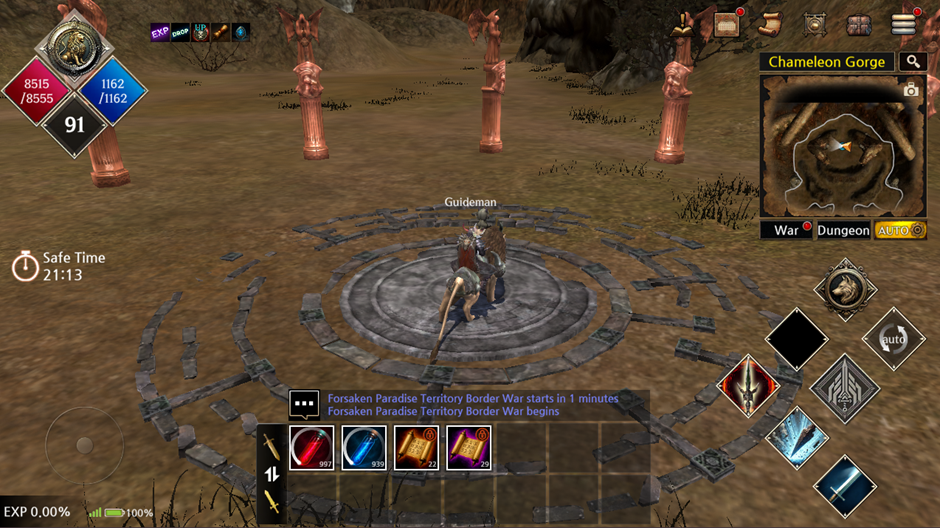The height and width of the screenshot is (528, 940).
Task: Open the chat speech bubble button
Action: tap(304, 404)
